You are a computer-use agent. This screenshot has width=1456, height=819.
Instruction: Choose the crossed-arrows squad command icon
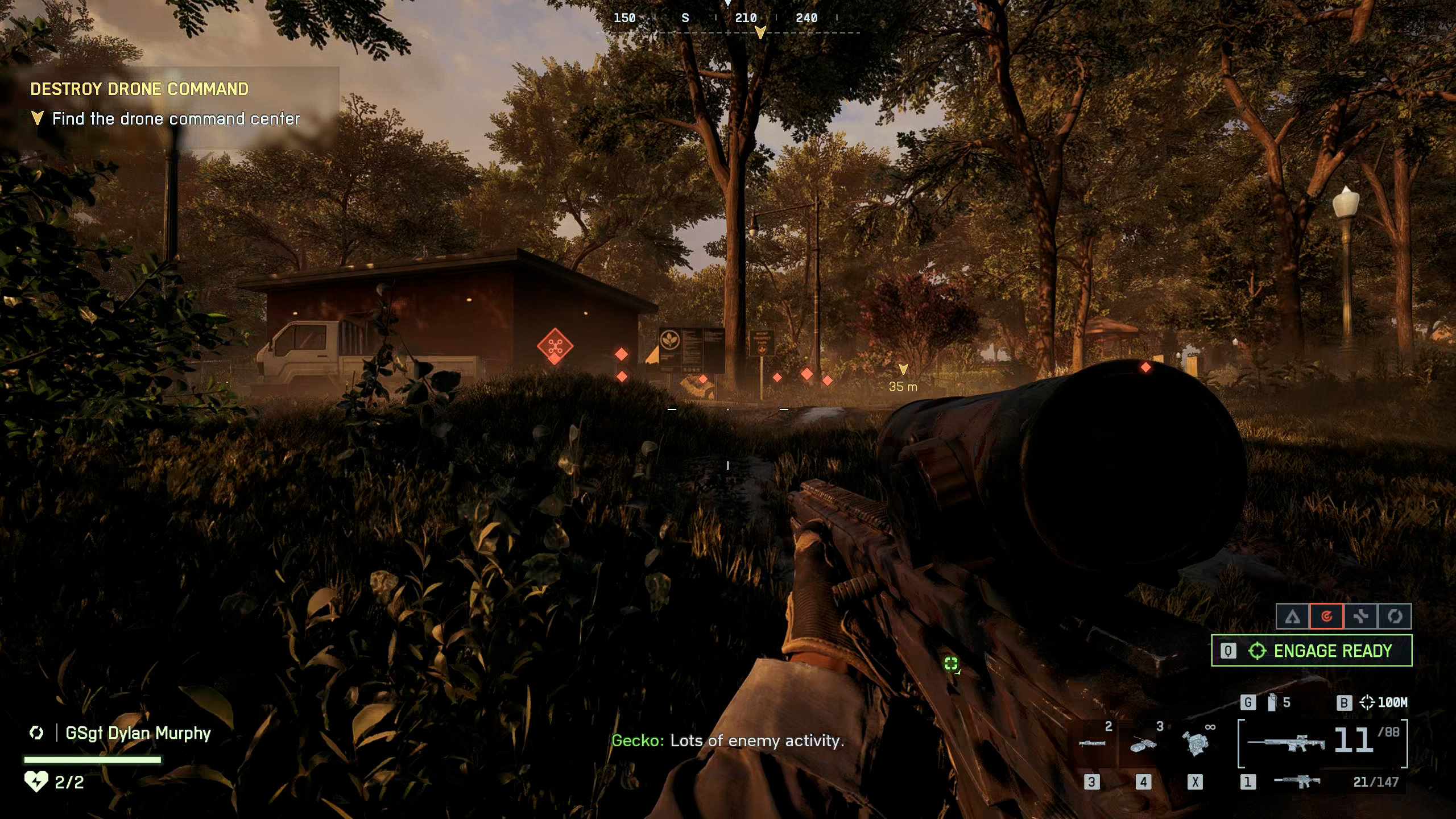point(1360,617)
